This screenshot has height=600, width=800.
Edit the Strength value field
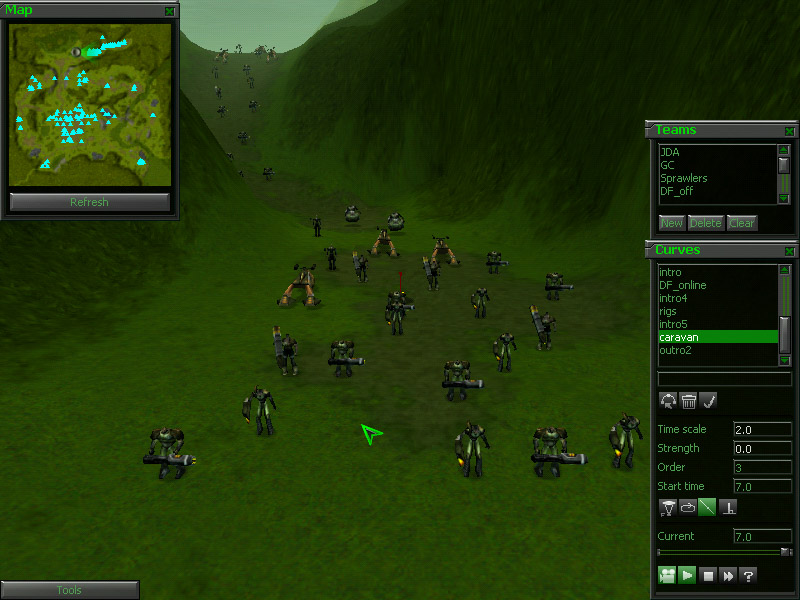click(762, 449)
